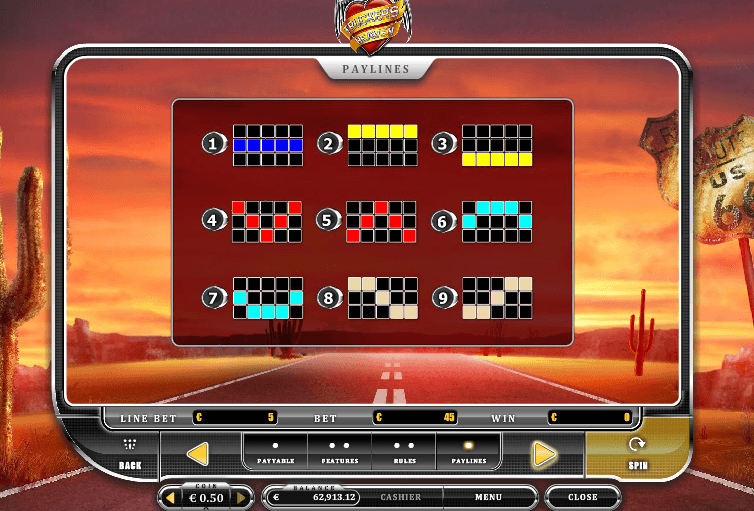Open the Cashier
This screenshot has height=511, width=754.
[x=401, y=497]
